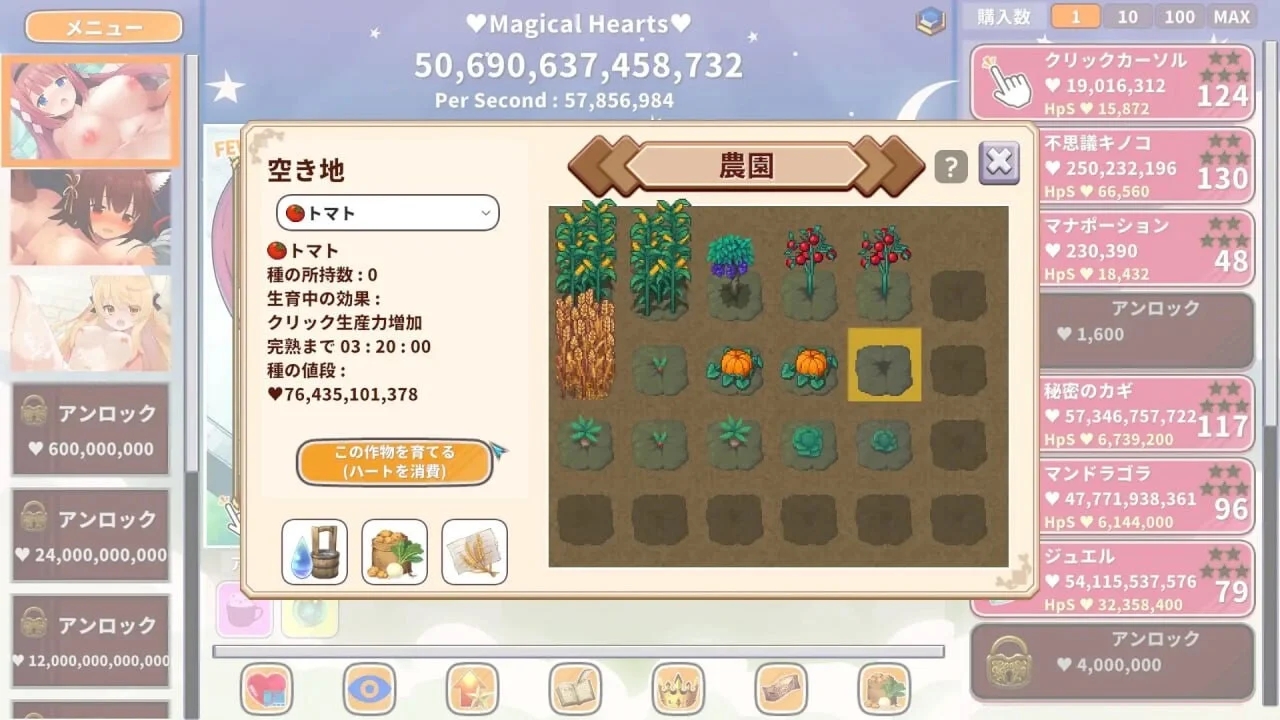Click the ticket icon on bottom bar
This screenshot has width=1280, height=720.
[x=780, y=690]
